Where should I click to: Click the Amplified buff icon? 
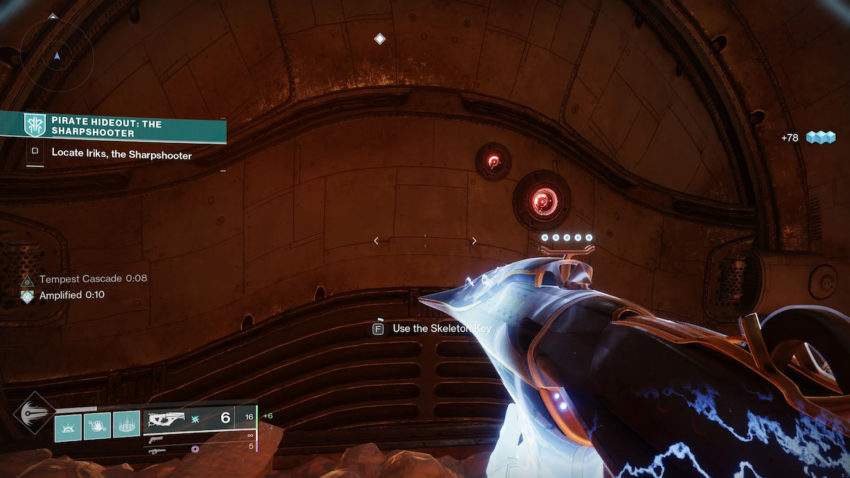click(x=27, y=296)
